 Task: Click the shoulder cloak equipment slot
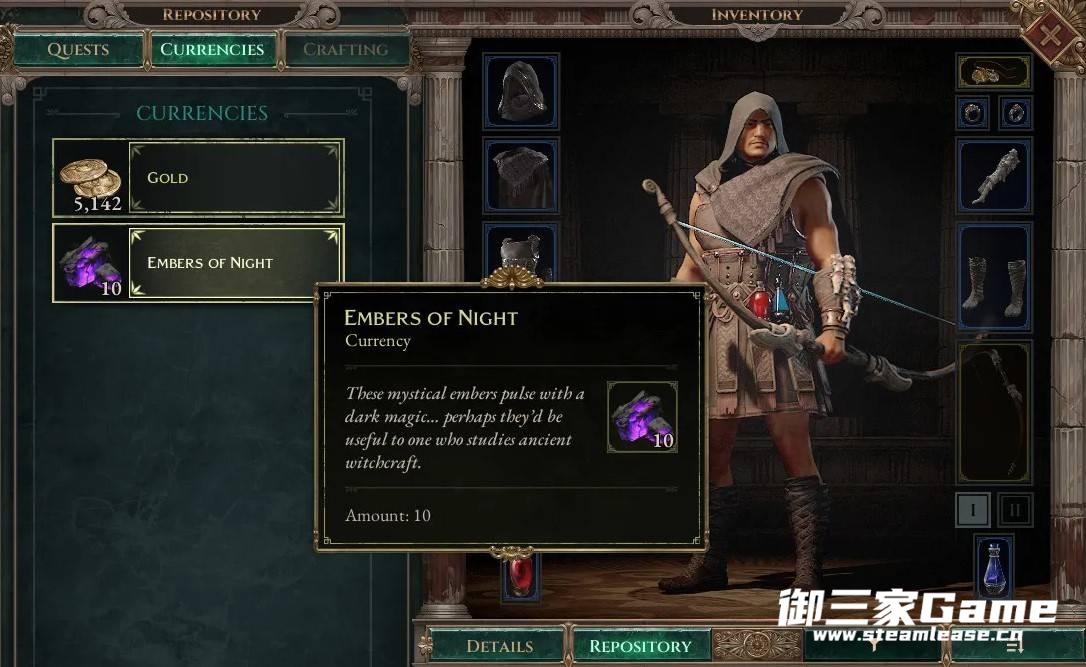point(521,175)
